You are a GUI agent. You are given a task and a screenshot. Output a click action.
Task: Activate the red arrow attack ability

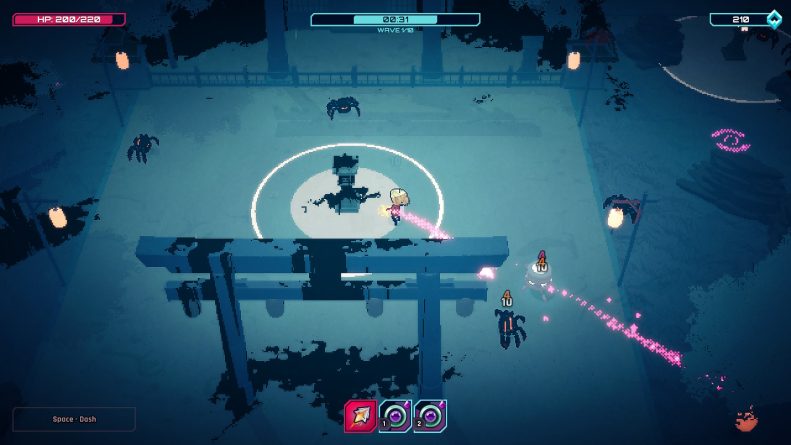pyautogui.click(x=361, y=416)
